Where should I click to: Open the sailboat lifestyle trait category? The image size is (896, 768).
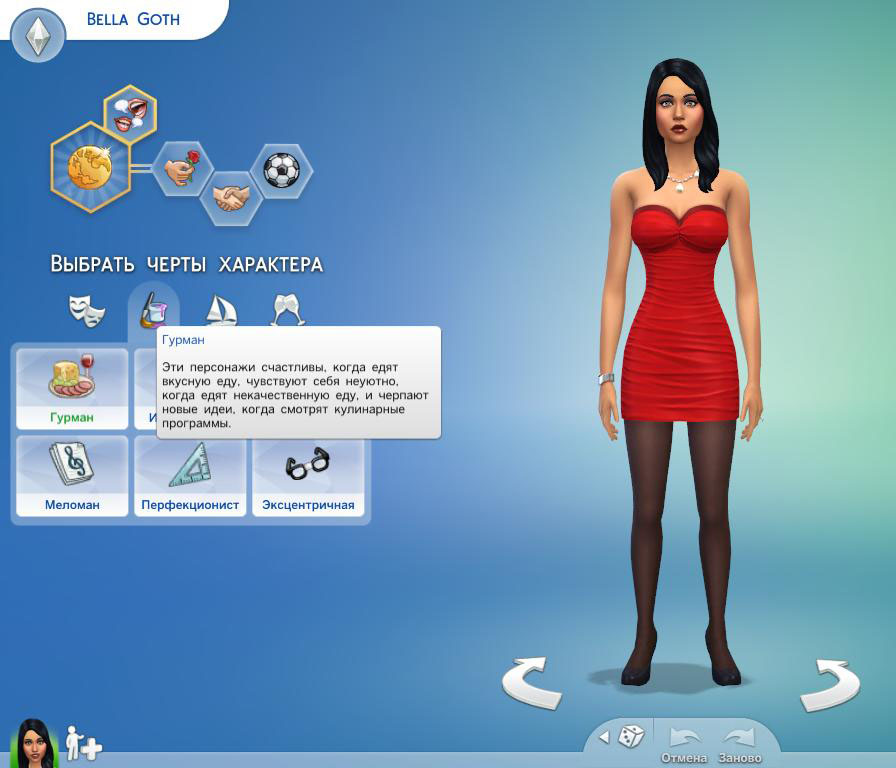(x=220, y=310)
